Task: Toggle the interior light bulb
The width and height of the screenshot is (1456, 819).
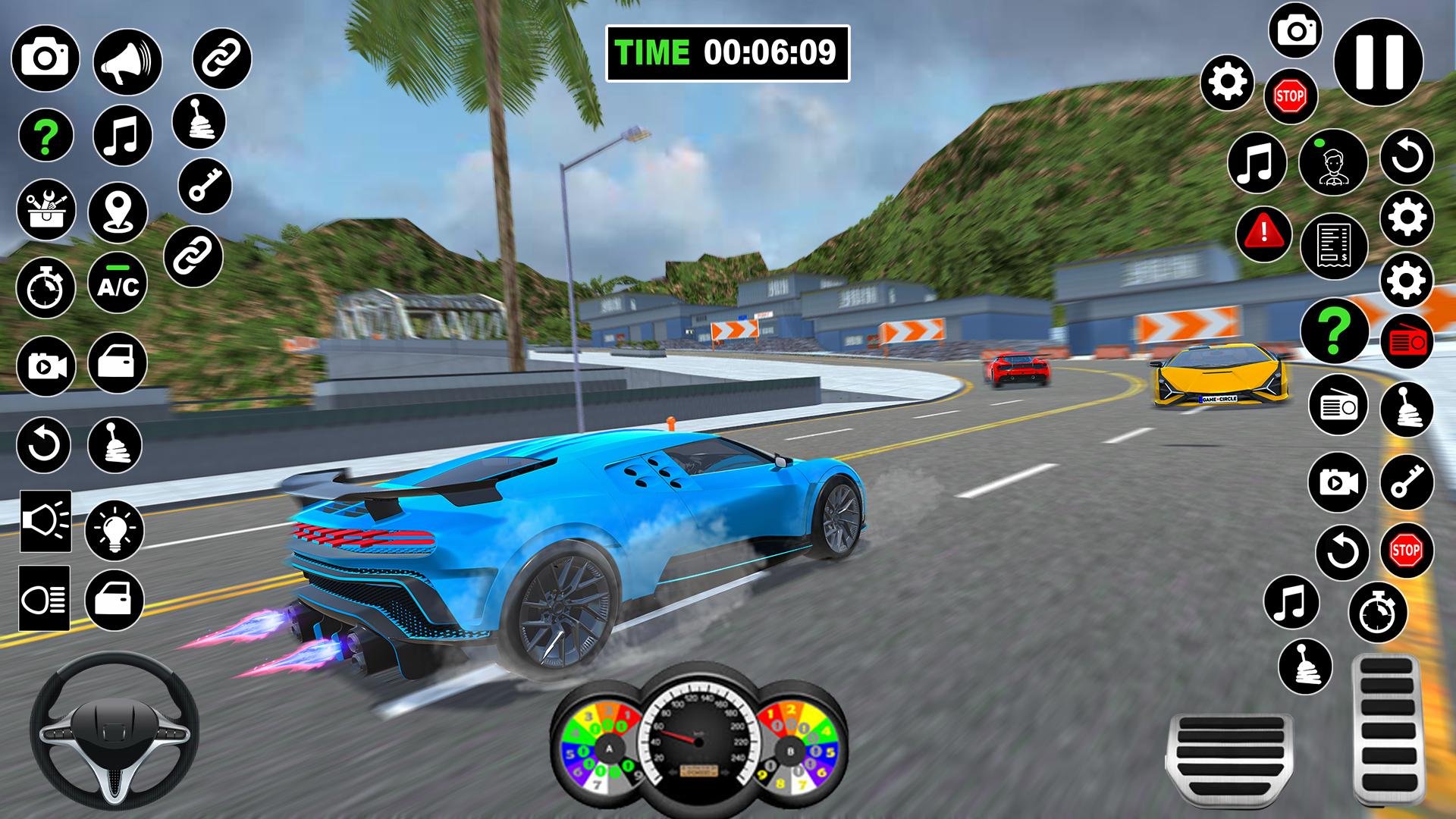Action: [x=114, y=531]
